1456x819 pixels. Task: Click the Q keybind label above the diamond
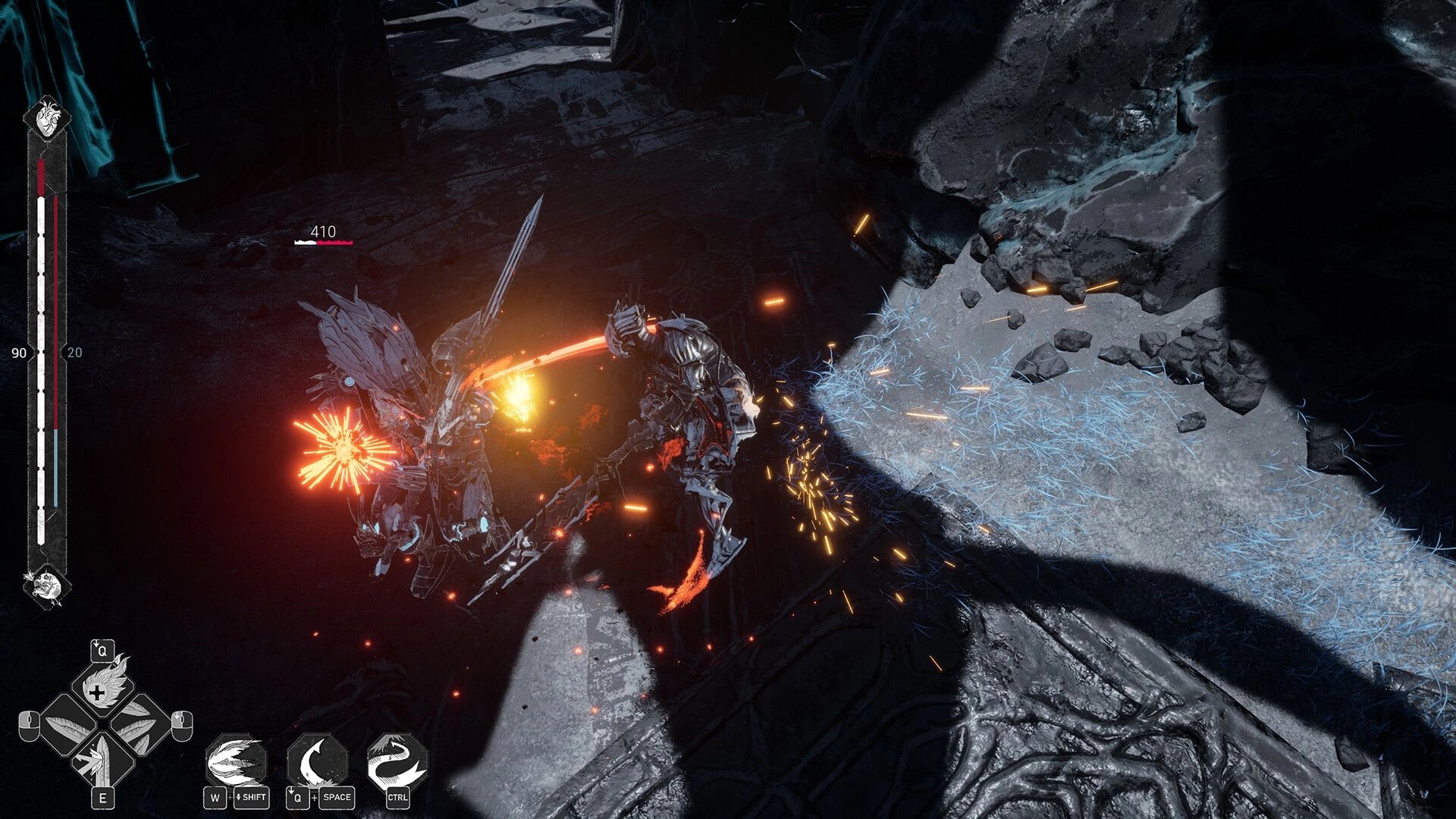pyautogui.click(x=101, y=649)
